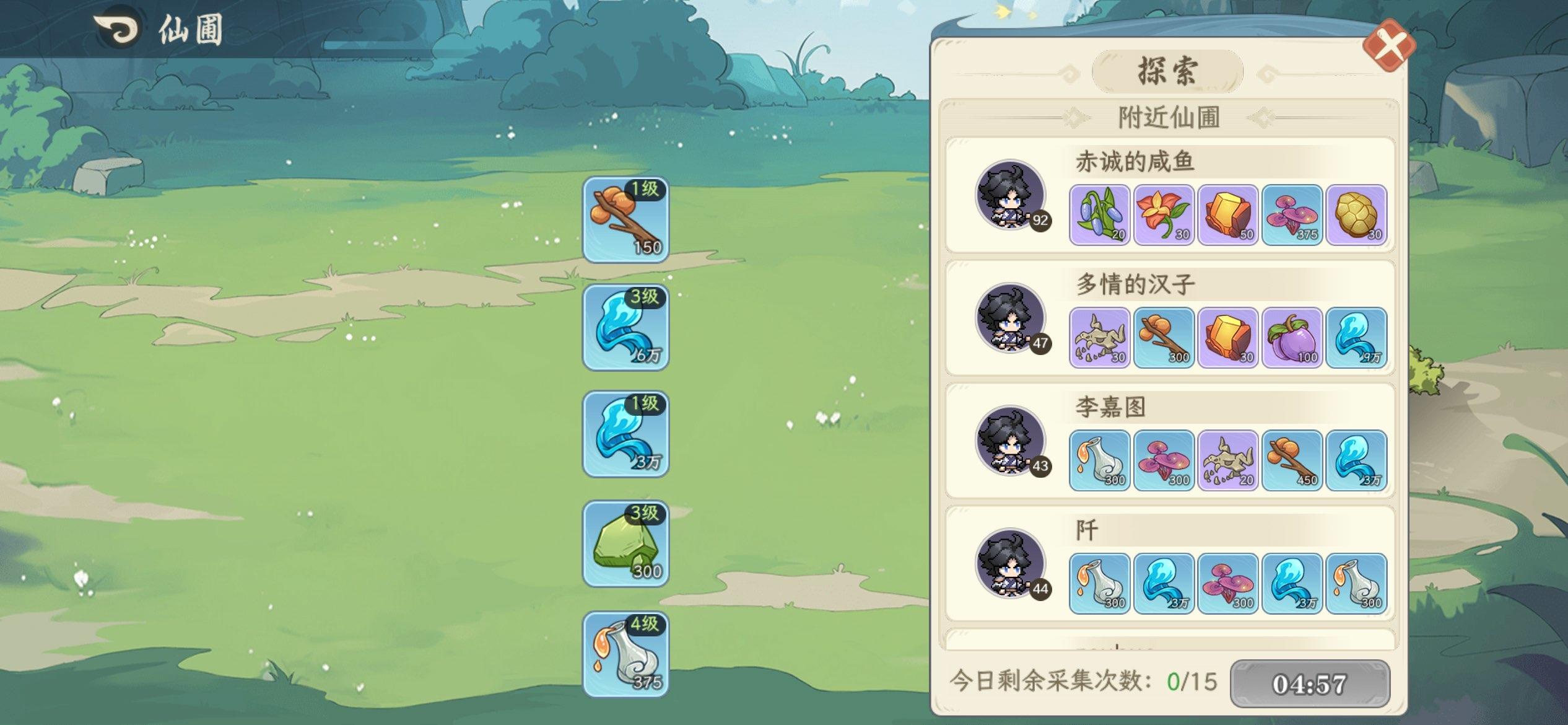Click the dried fish item in 多情的汉子's row
1568x725 pixels.
(x=1100, y=338)
